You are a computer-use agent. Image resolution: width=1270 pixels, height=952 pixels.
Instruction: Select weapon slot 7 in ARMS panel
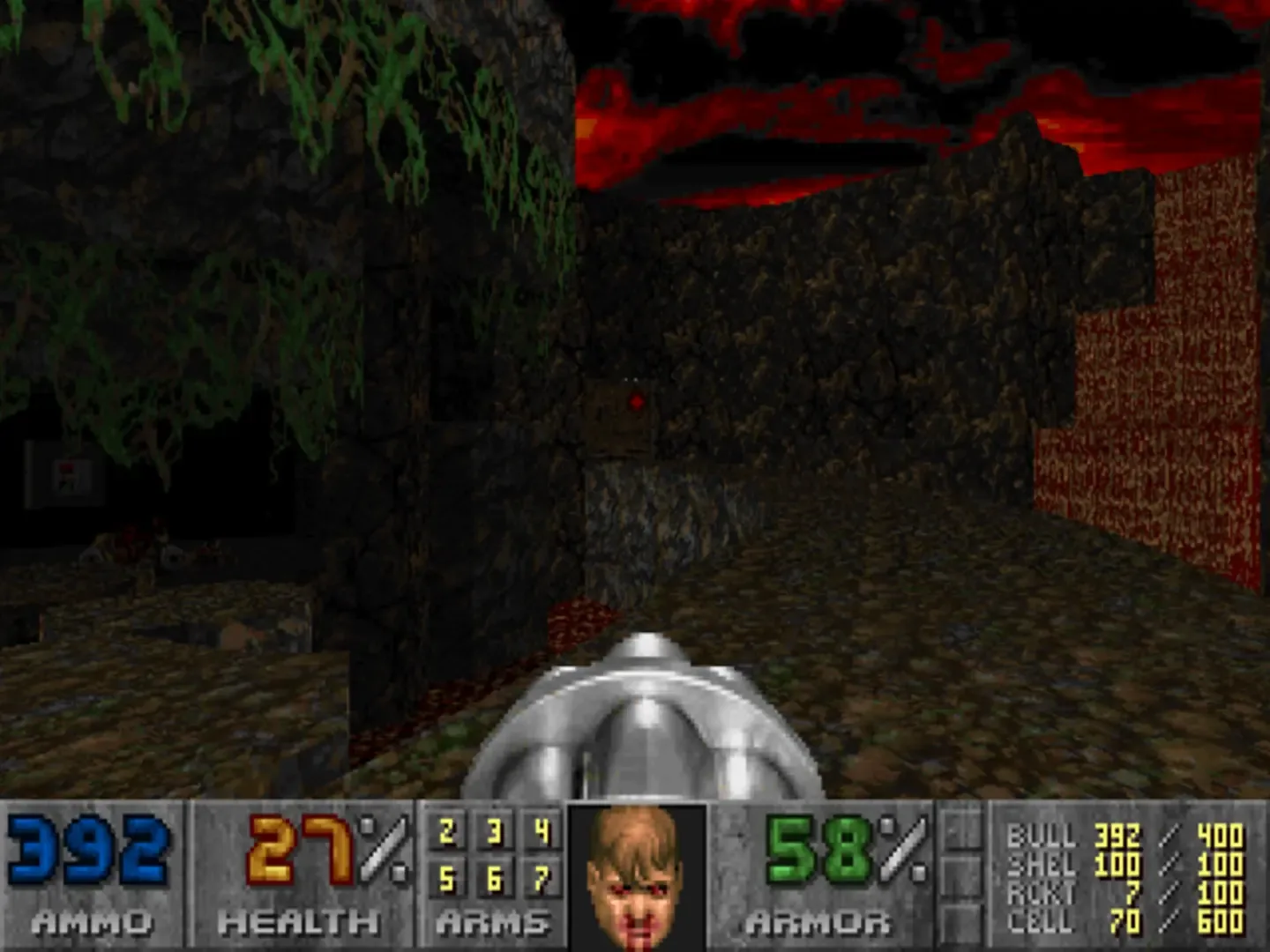[541, 878]
